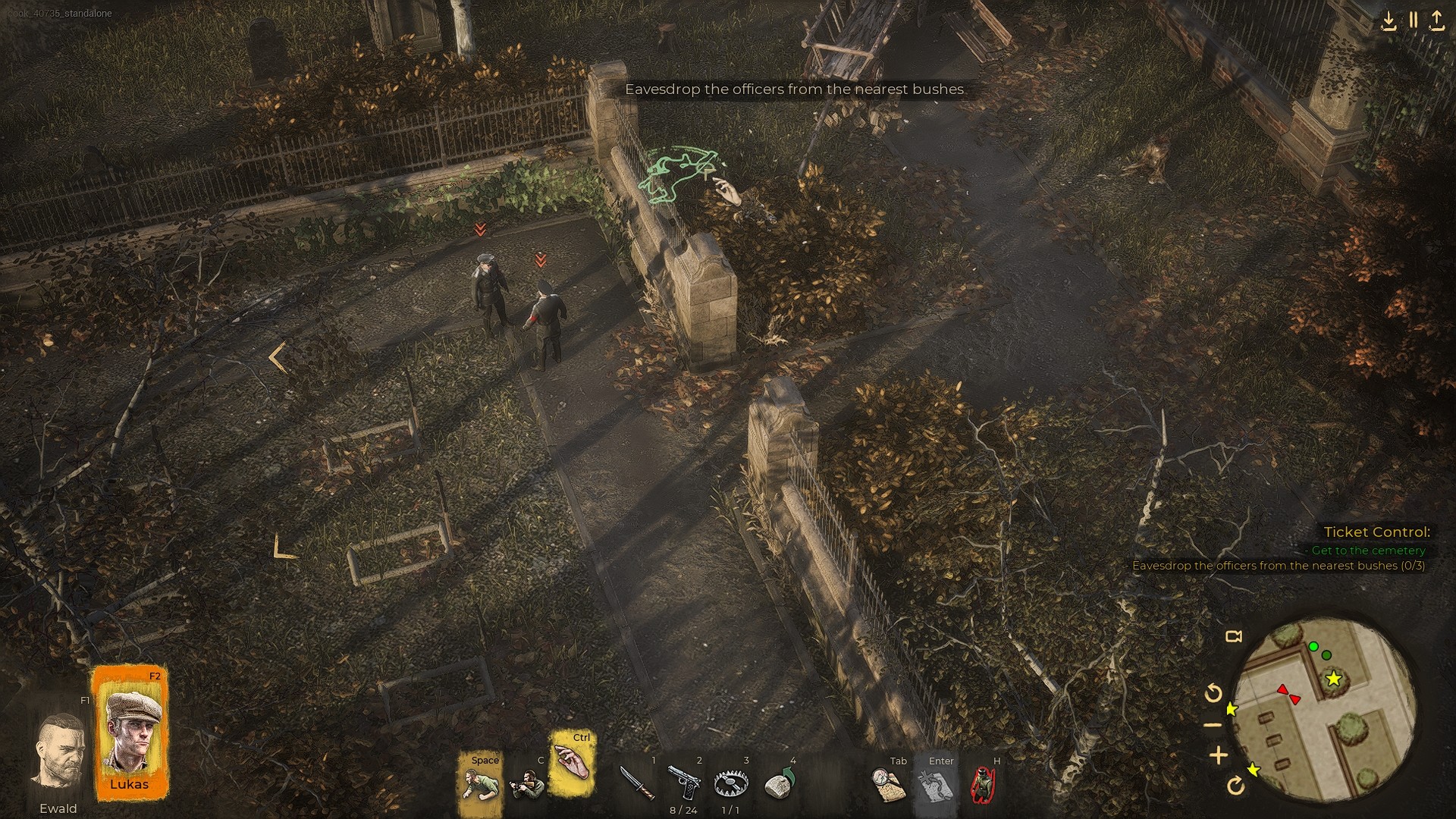Toggle crawl stance with the Space icon
The height and width of the screenshot is (819, 1456).
click(479, 782)
